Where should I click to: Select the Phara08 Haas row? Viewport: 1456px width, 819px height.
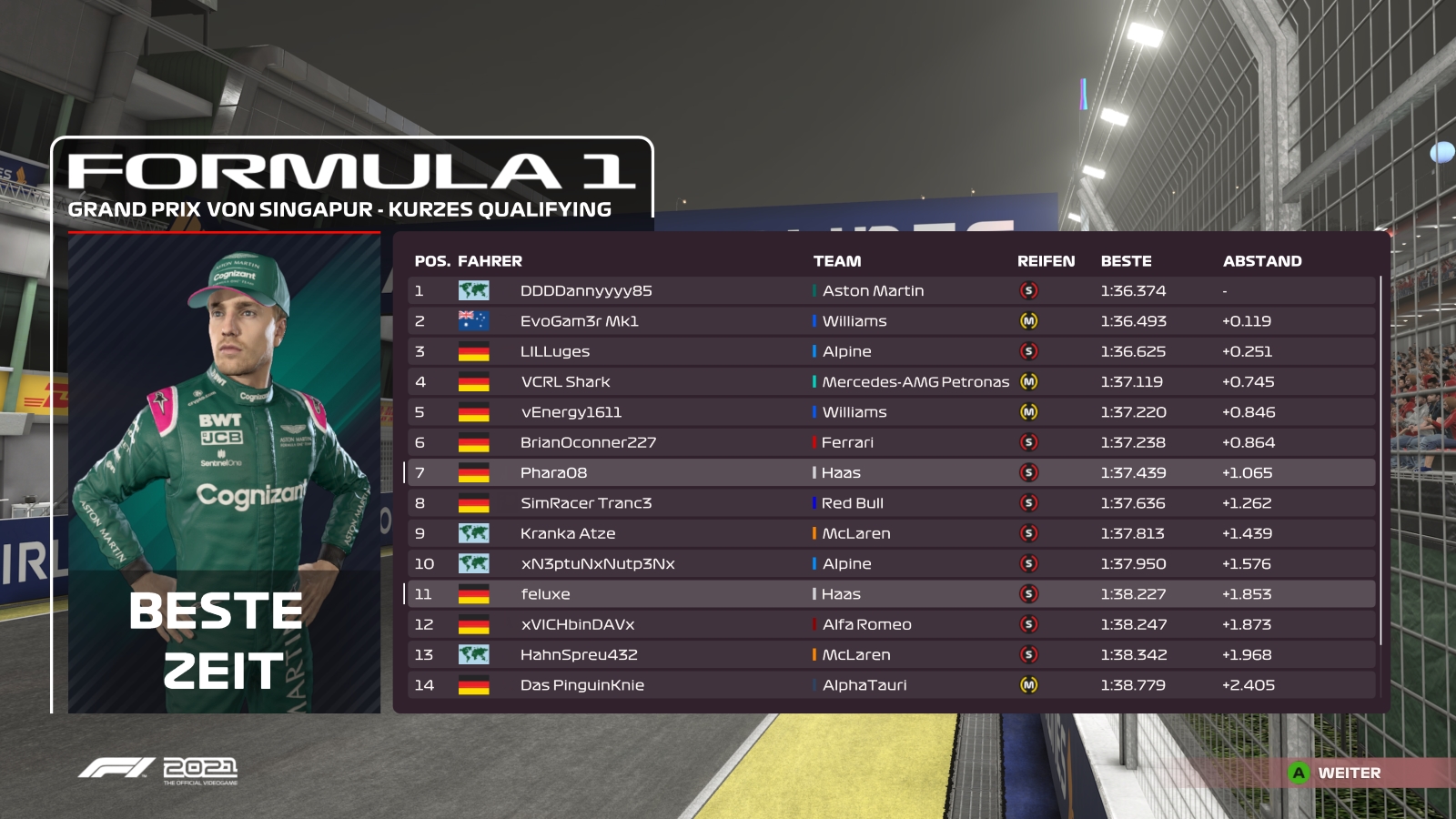tap(890, 473)
